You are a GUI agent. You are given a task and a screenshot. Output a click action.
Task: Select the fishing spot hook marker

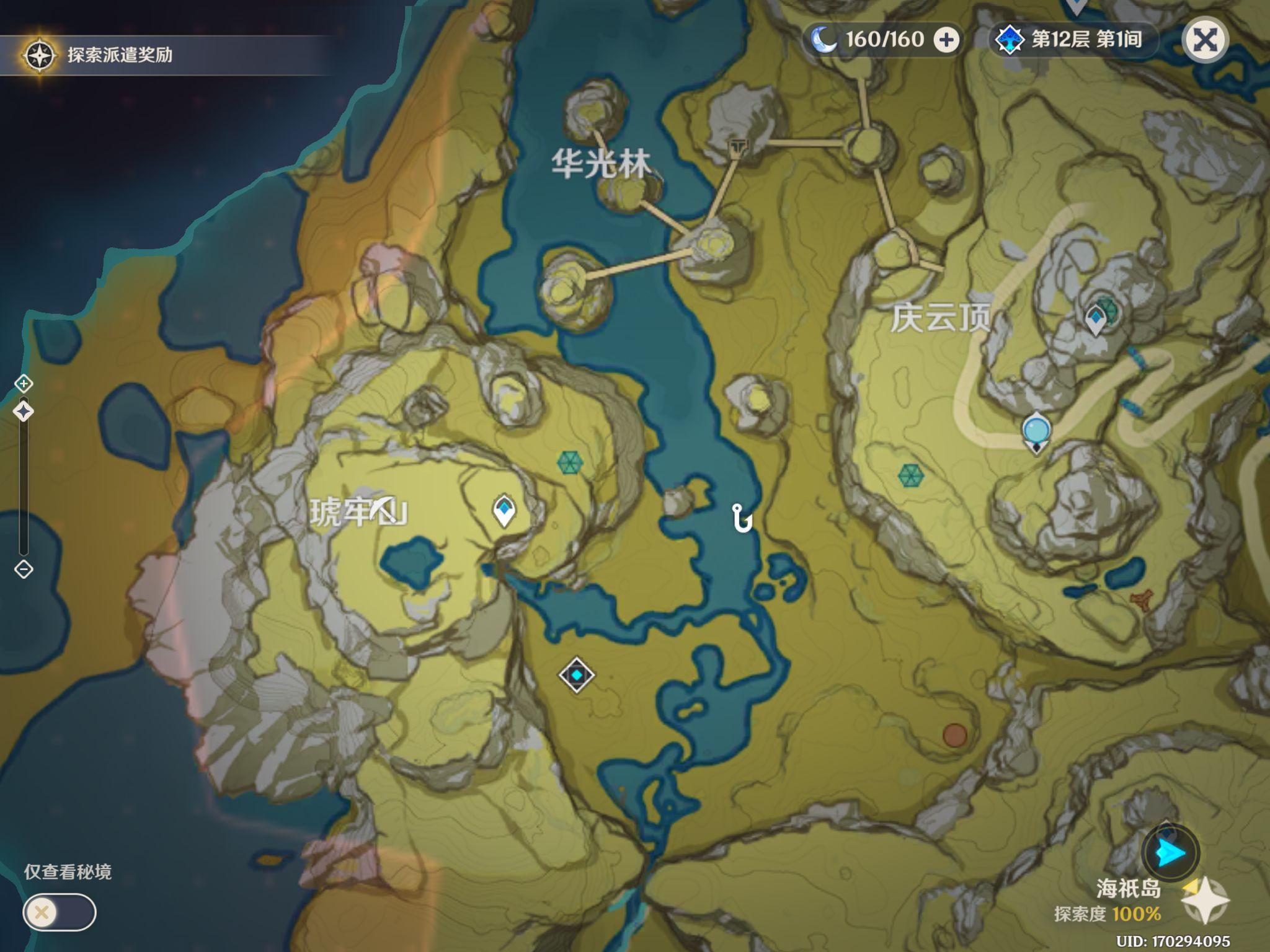point(741,518)
